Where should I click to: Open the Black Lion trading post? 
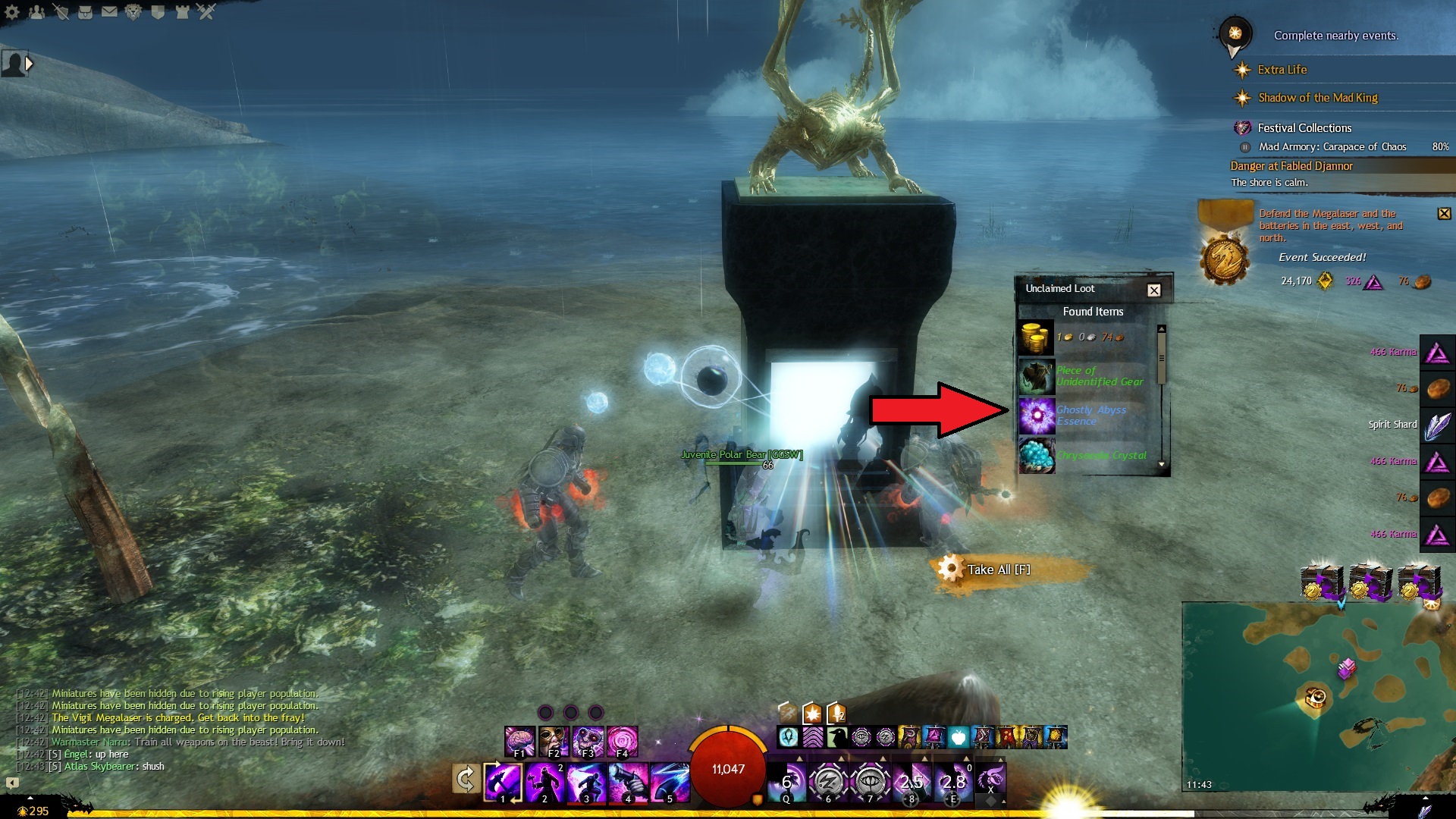(x=133, y=11)
